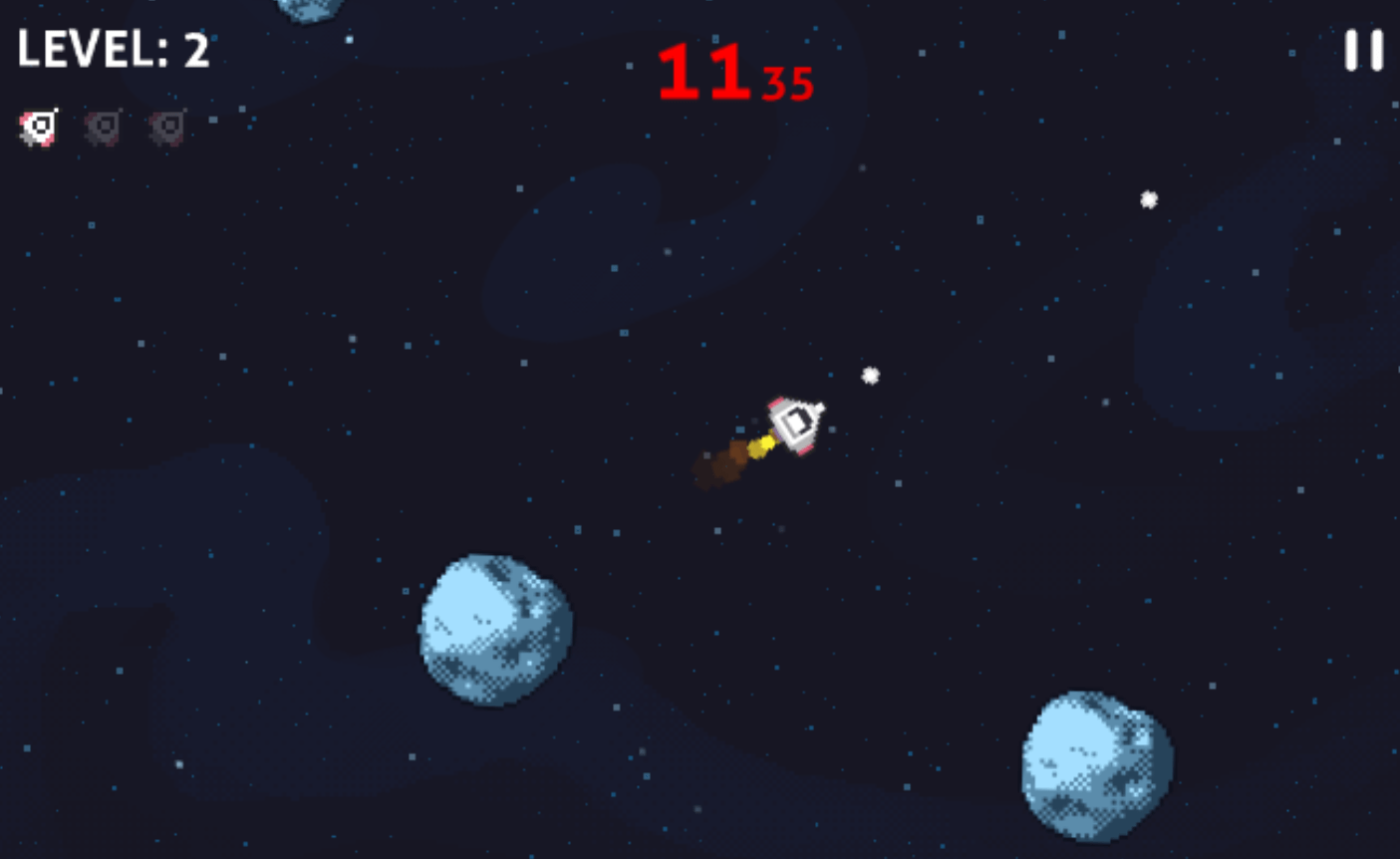Viewport: 1400px width, 859px height.
Task: Click the partially visible asteroid at top edge
Action: (x=309, y=10)
